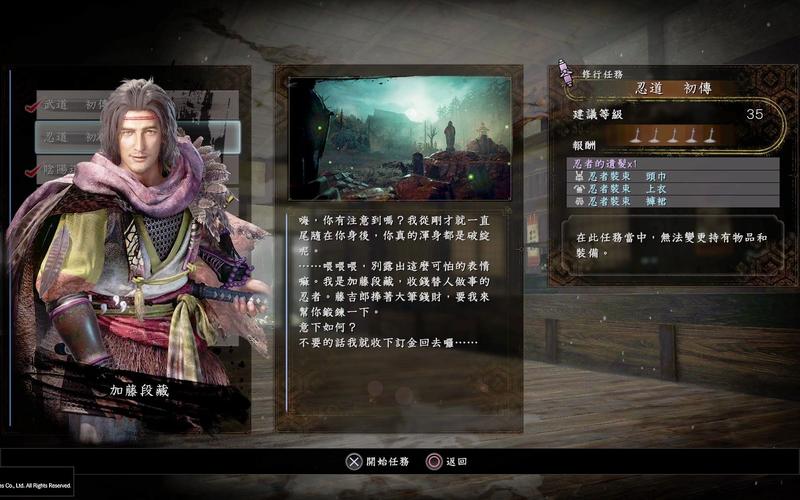Click the mission preview thumbnail image
Viewport: 800px width, 500px height.
point(400,138)
